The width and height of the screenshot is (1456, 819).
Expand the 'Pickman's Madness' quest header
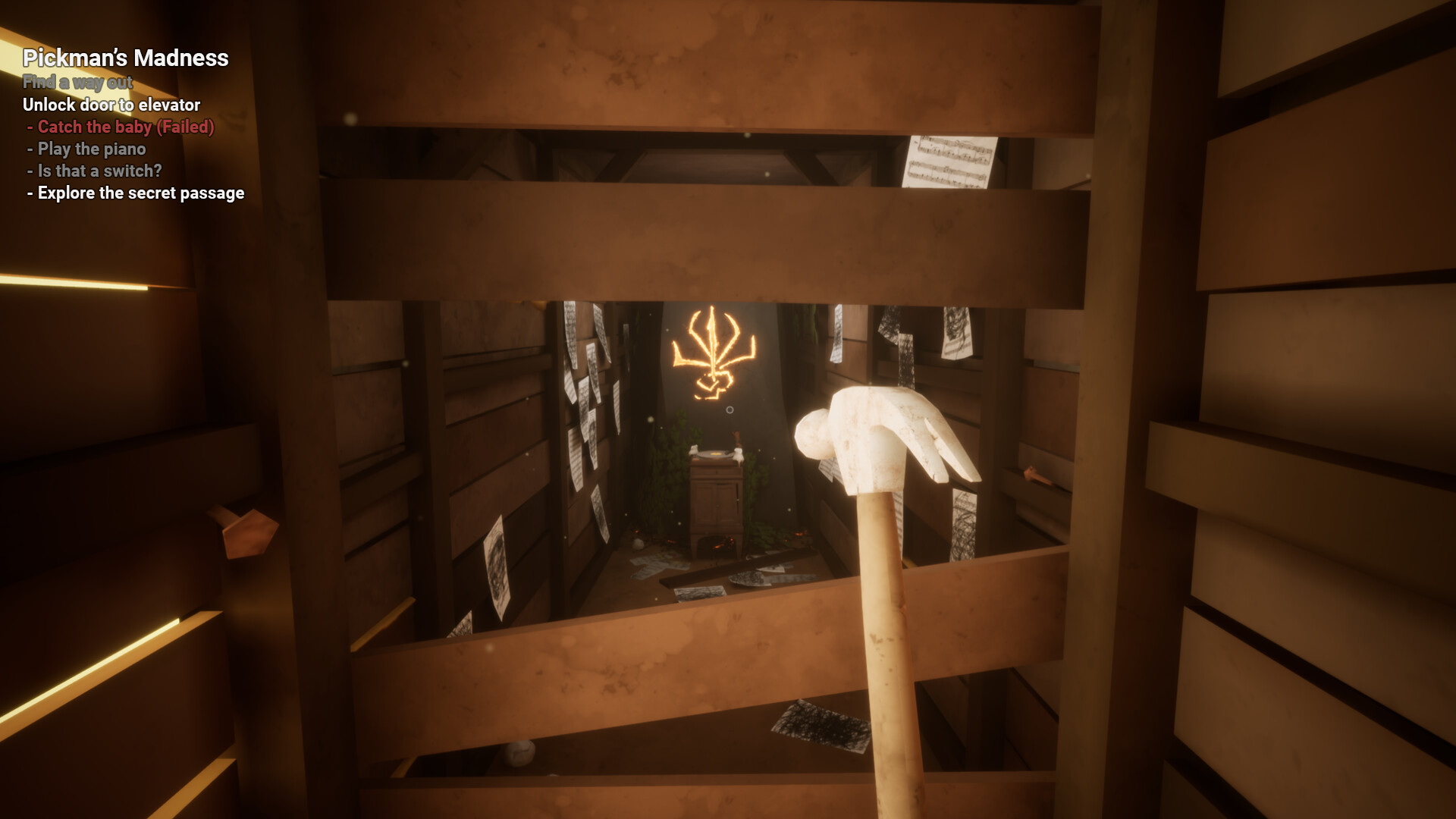pos(126,58)
